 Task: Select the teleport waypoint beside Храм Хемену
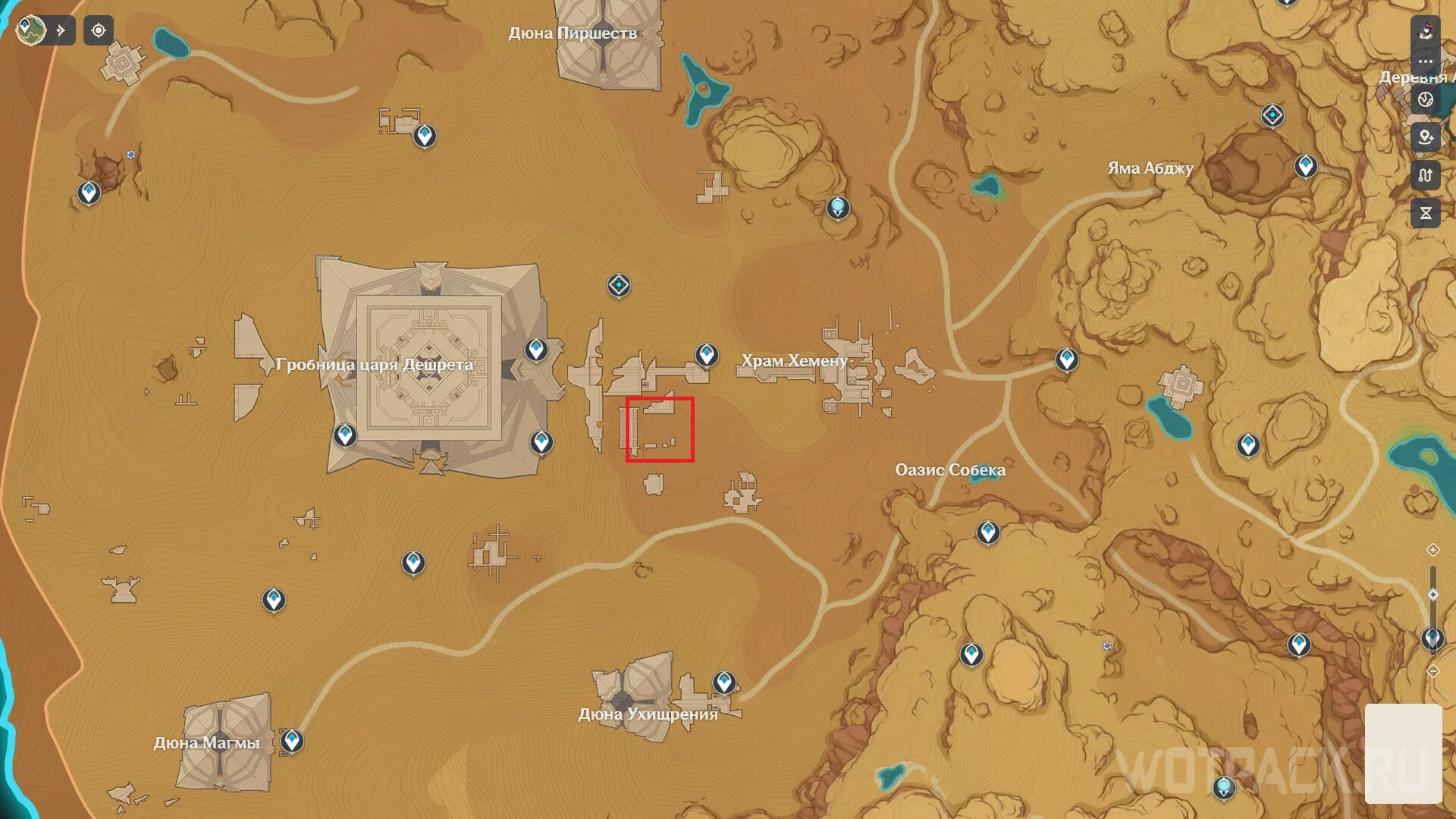(707, 354)
